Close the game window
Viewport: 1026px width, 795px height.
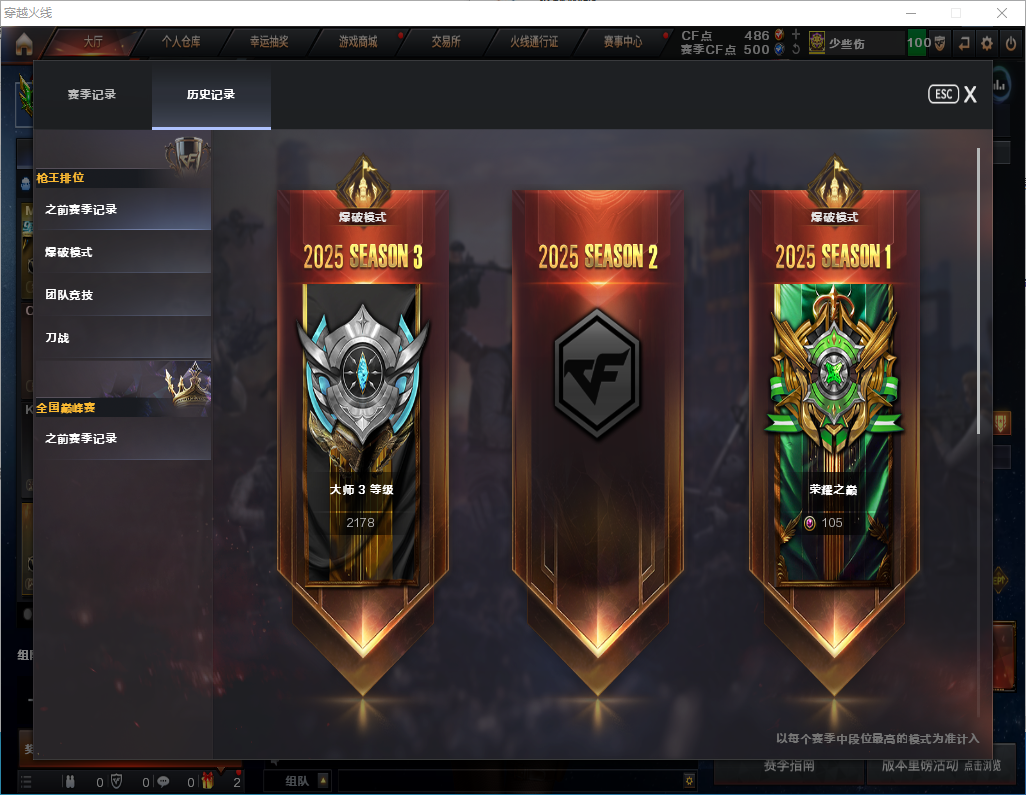pos(1002,13)
